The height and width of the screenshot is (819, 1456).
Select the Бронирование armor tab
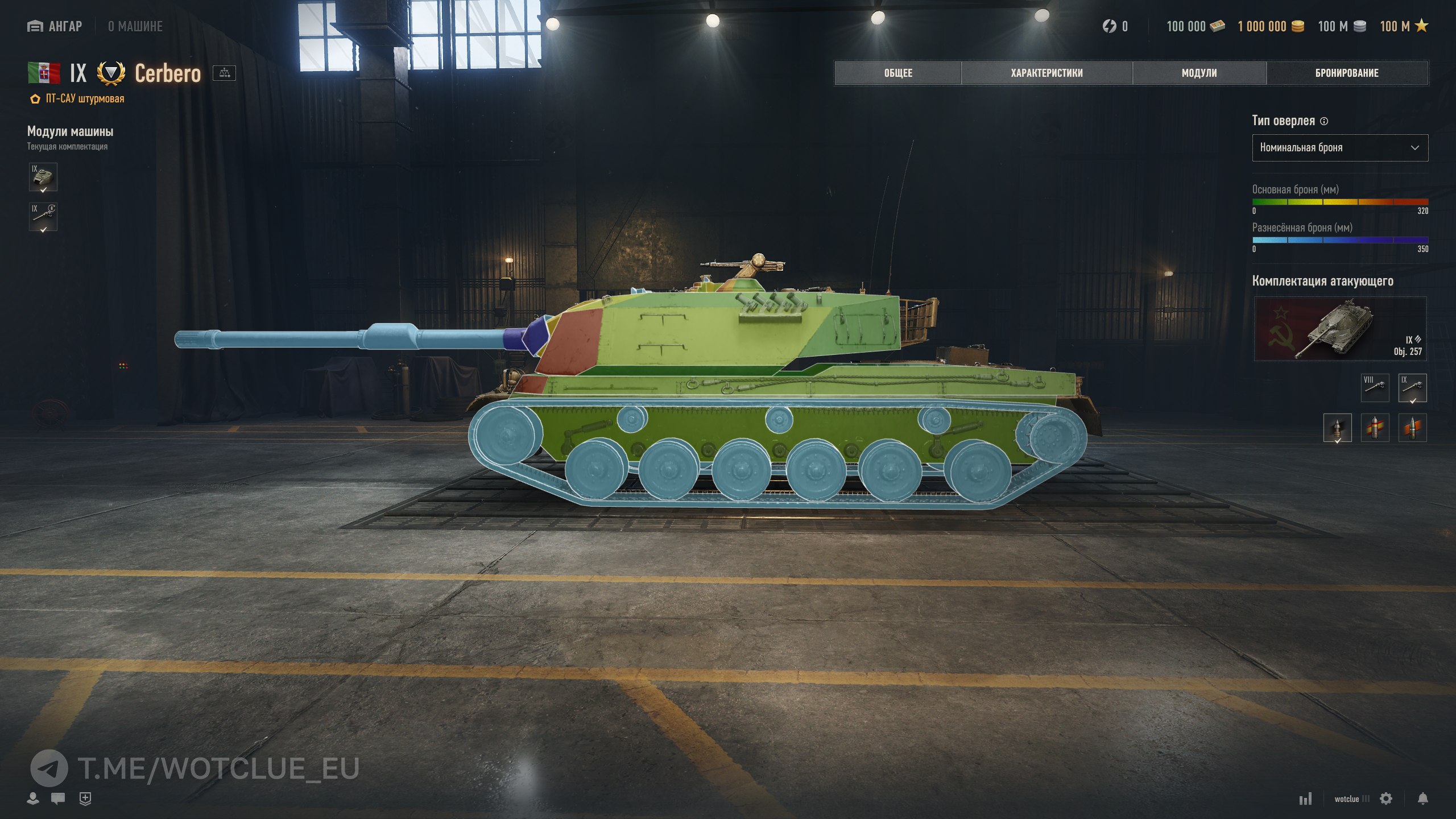point(1346,73)
